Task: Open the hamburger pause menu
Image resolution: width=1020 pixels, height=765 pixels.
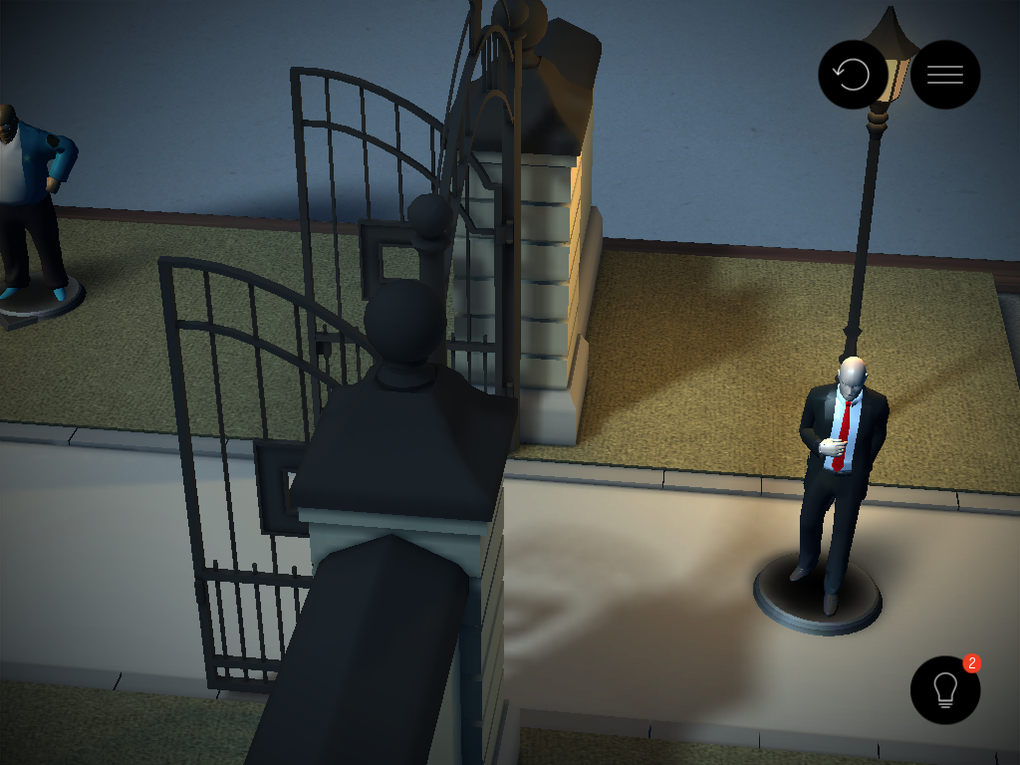Action: pos(945,75)
